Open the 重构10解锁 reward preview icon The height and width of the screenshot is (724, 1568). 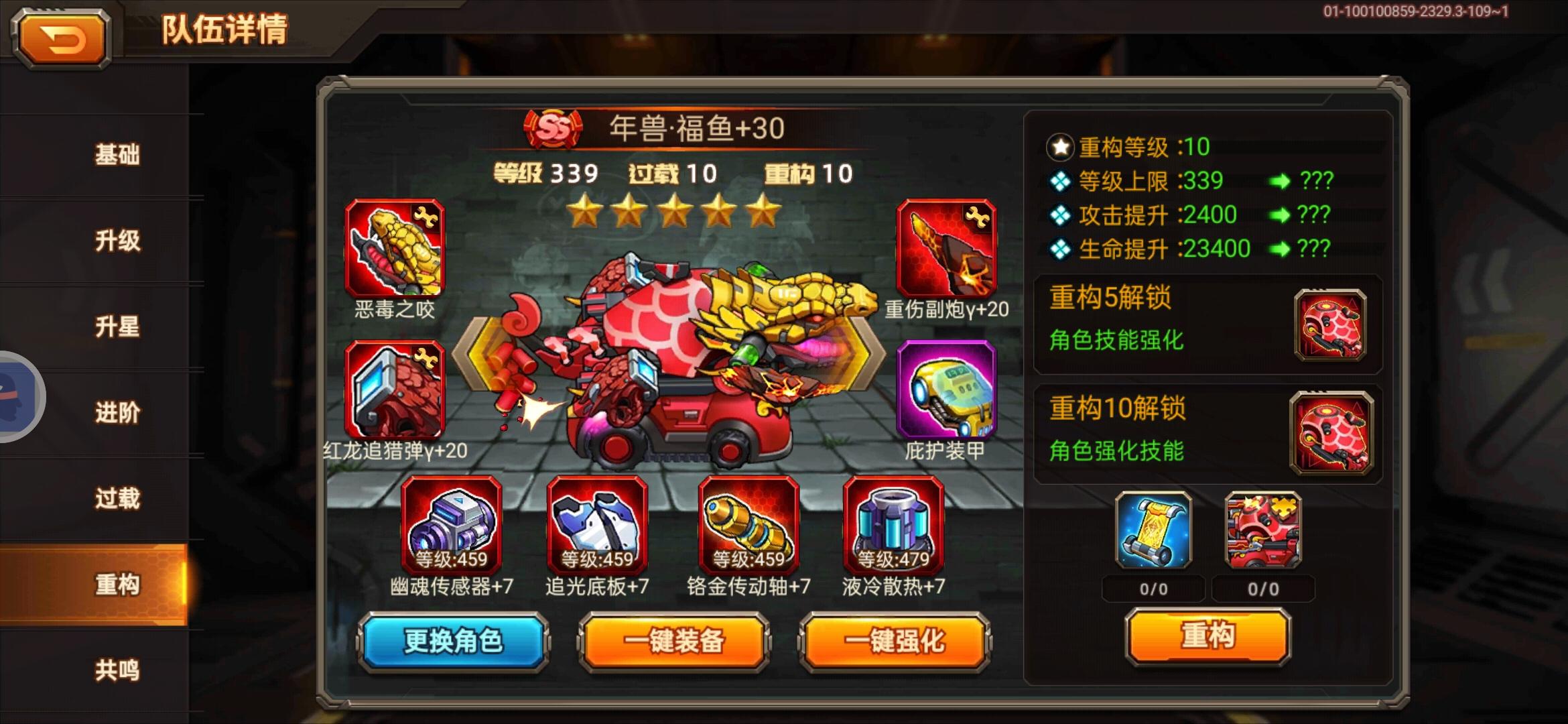(x=1333, y=434)
